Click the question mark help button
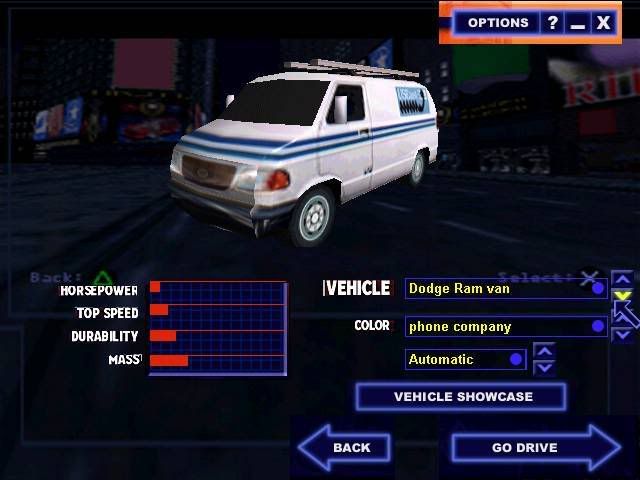Image resolution: width=640 pixels, height=480 pixels. tap(552, 22)
